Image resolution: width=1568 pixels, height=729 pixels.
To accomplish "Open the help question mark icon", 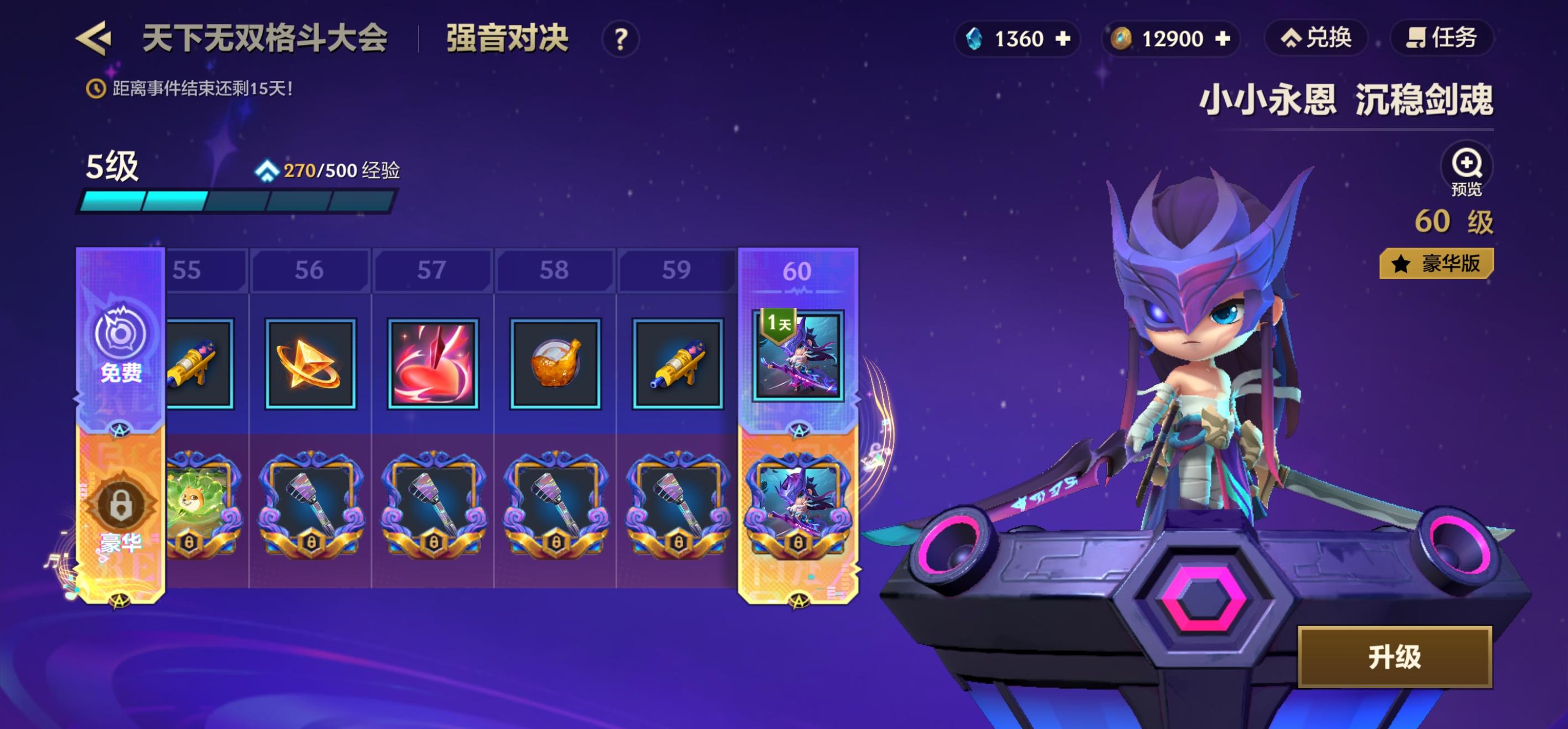I will 619,38.
